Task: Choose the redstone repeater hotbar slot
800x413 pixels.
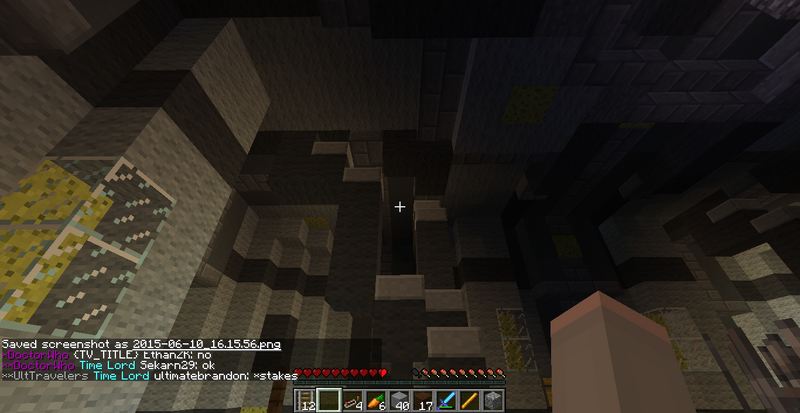Action: tap(355, 401)
